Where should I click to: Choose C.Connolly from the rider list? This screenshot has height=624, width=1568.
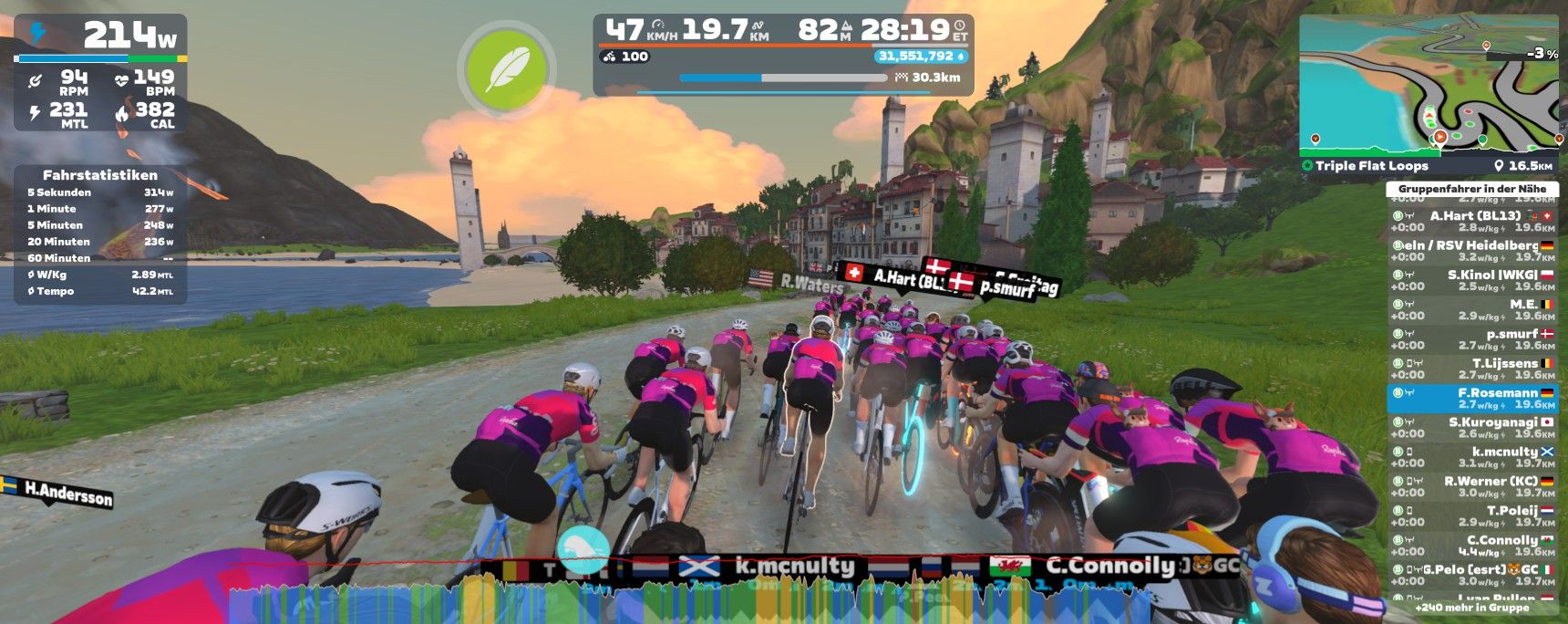click(x=1472, y=546)
